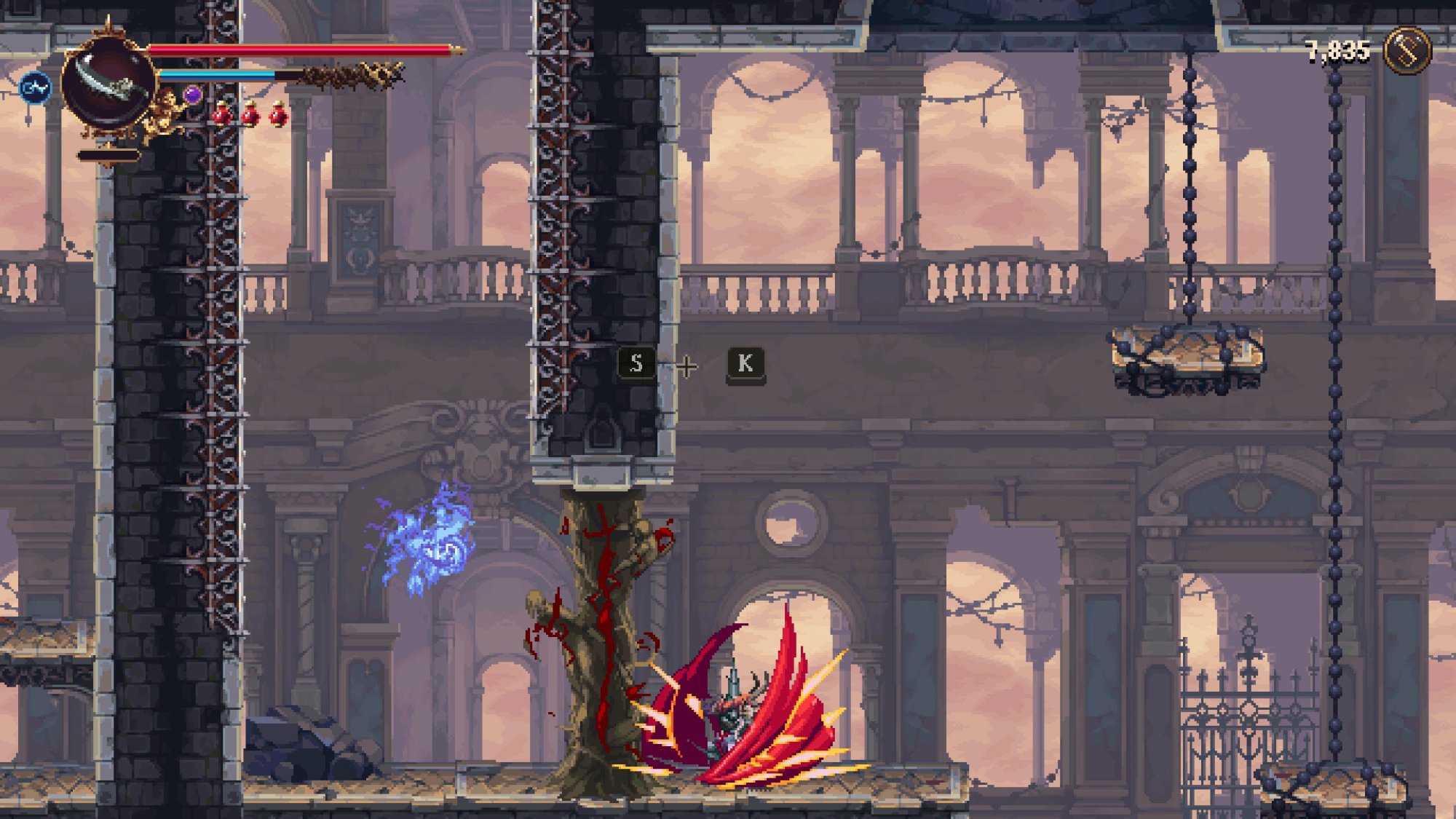The width and height of the screenshot is (1456, 819).
Task: Click the gold currency emblem beside 7,835
Action: pyautogui.click(x=1406, y=50)
